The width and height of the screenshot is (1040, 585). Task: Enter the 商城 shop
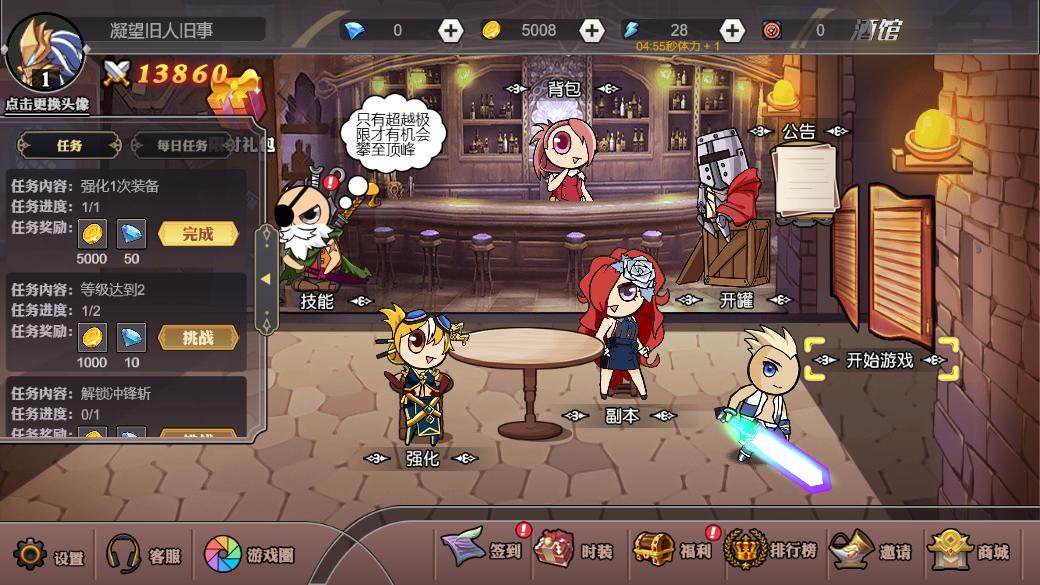pyautogui.click(x=969, y=550)
